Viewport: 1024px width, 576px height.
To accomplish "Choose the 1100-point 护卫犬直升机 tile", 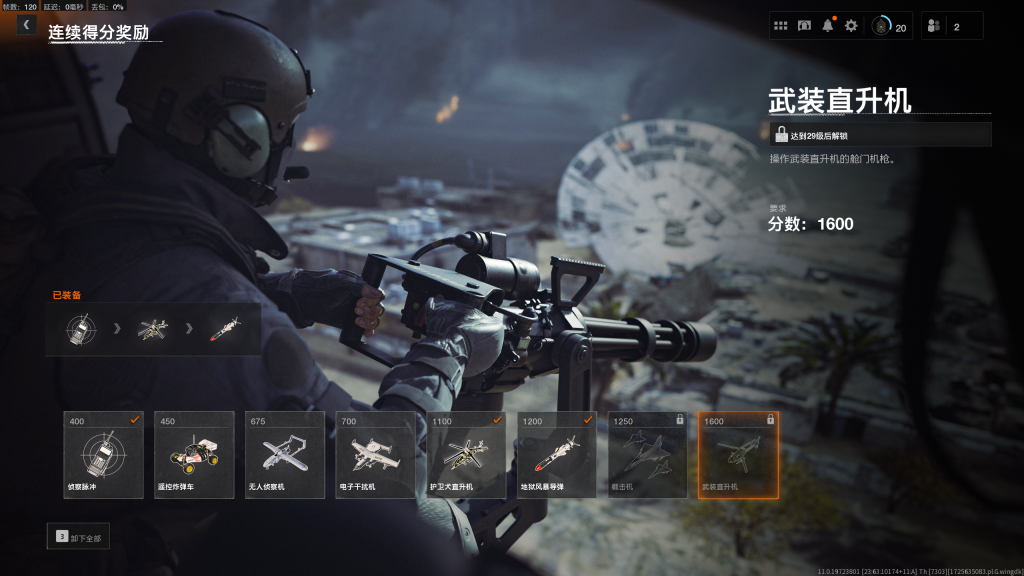I will pyautogui.click(x=466, y=455).
